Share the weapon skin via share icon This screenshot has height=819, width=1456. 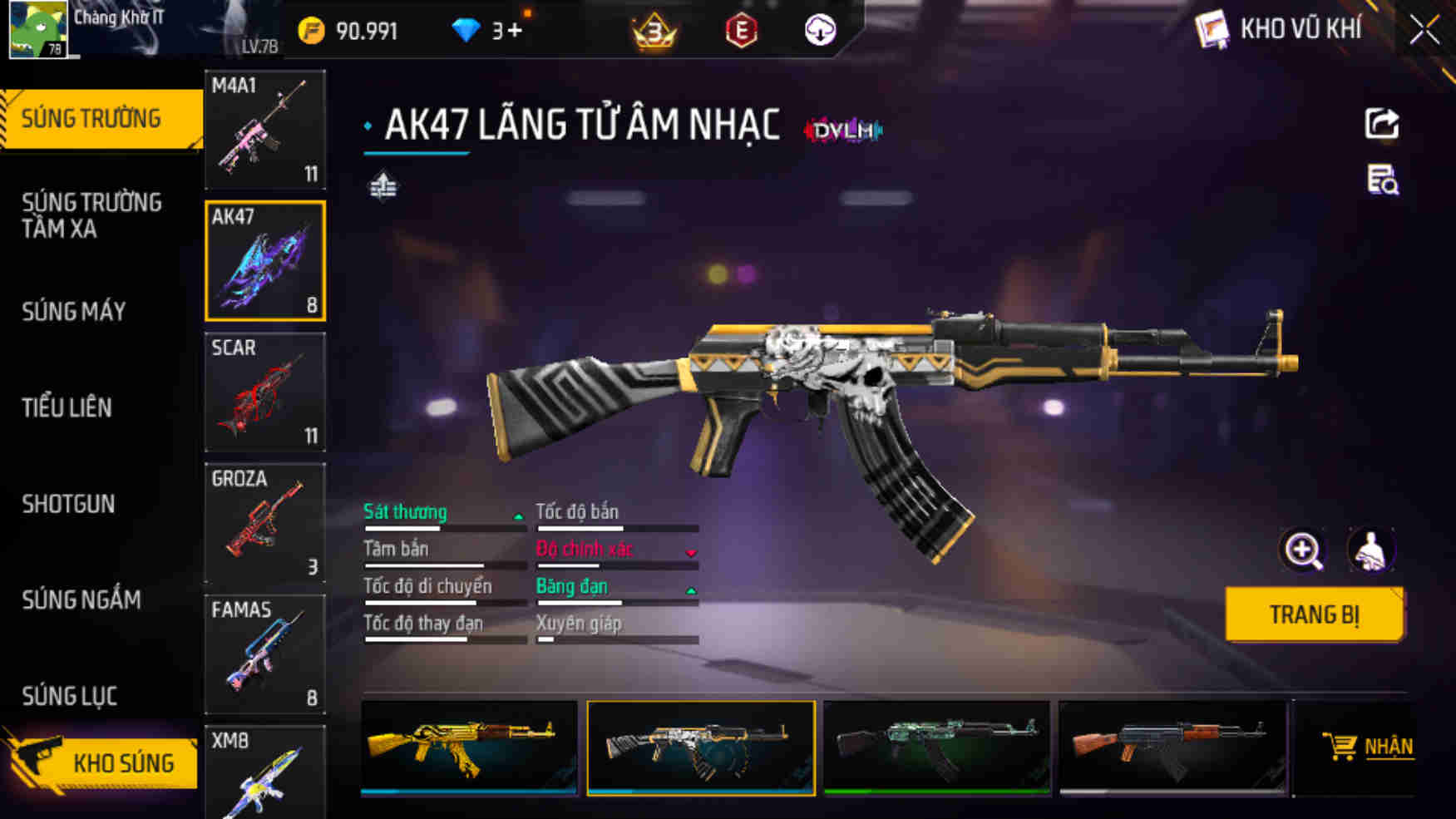[1381, 125]
